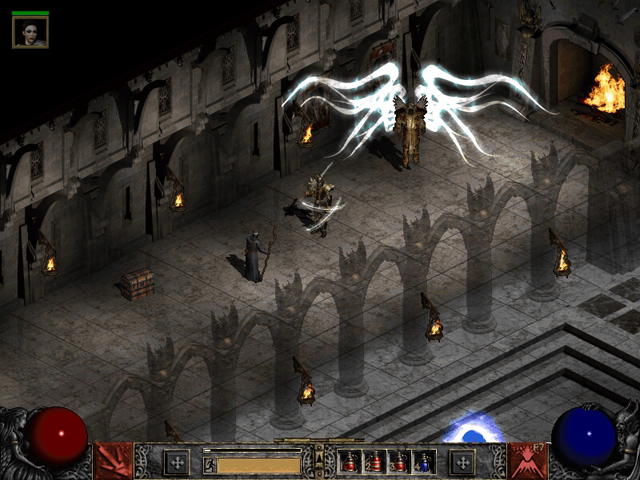Use the blue mana potion in the belt
The width and height of the screenshot is (640, 480).
pos(424,462)
